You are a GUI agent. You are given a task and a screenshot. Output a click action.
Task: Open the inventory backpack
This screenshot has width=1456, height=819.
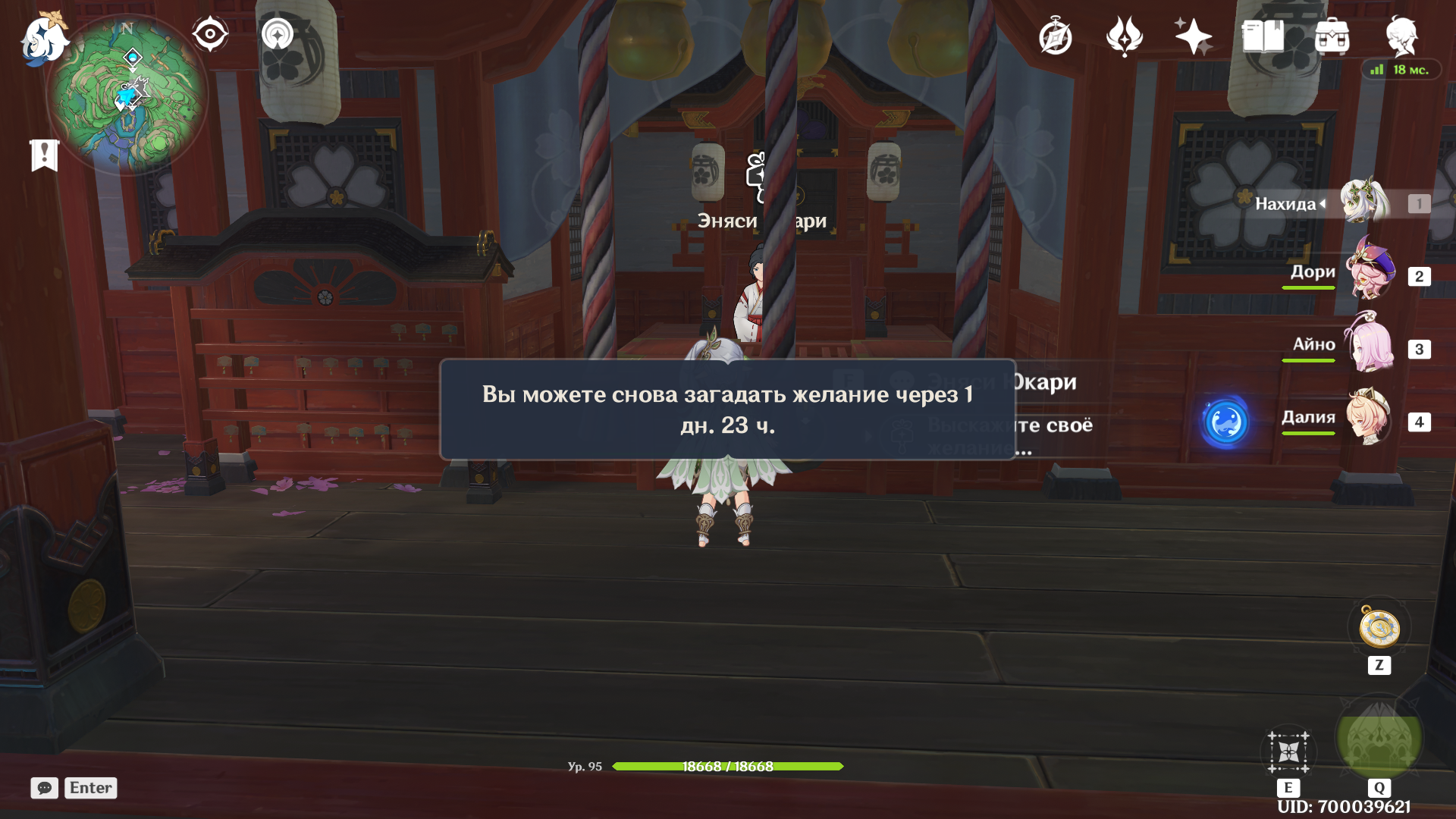click(1332, 36)
